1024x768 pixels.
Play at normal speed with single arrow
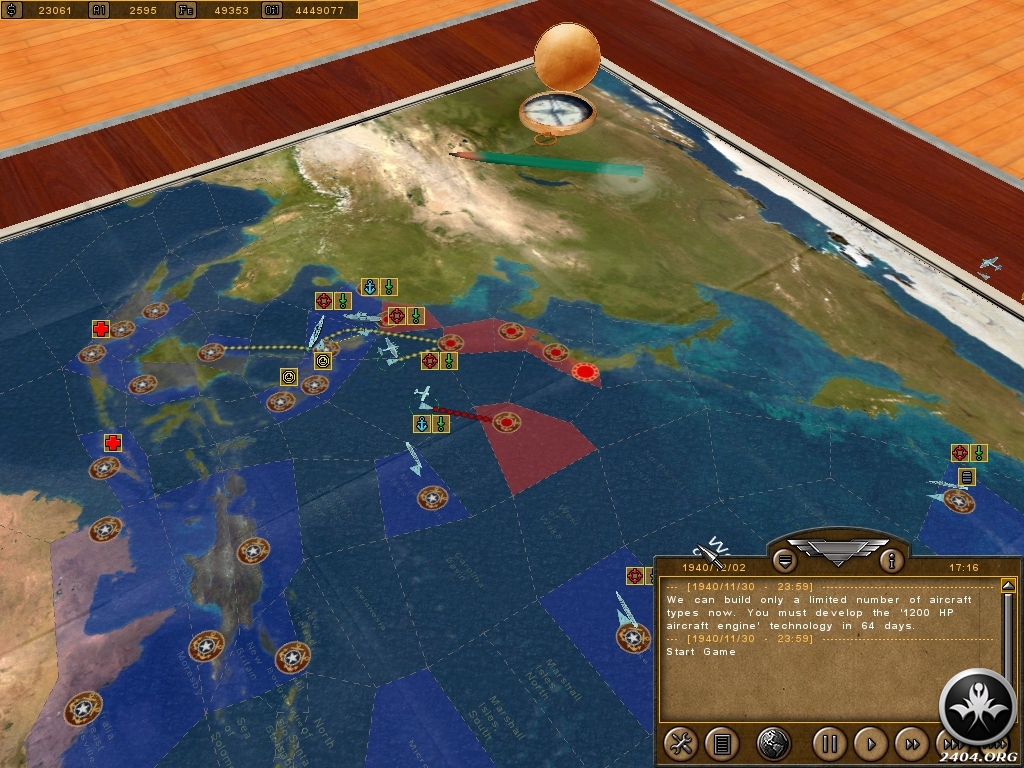(871, 743)
